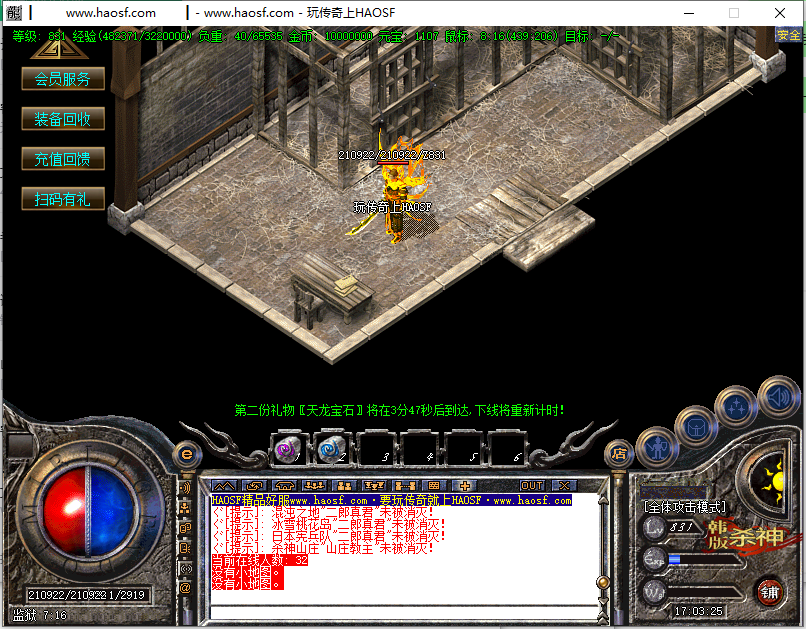Open the bag inventory round button

(696, 427)
